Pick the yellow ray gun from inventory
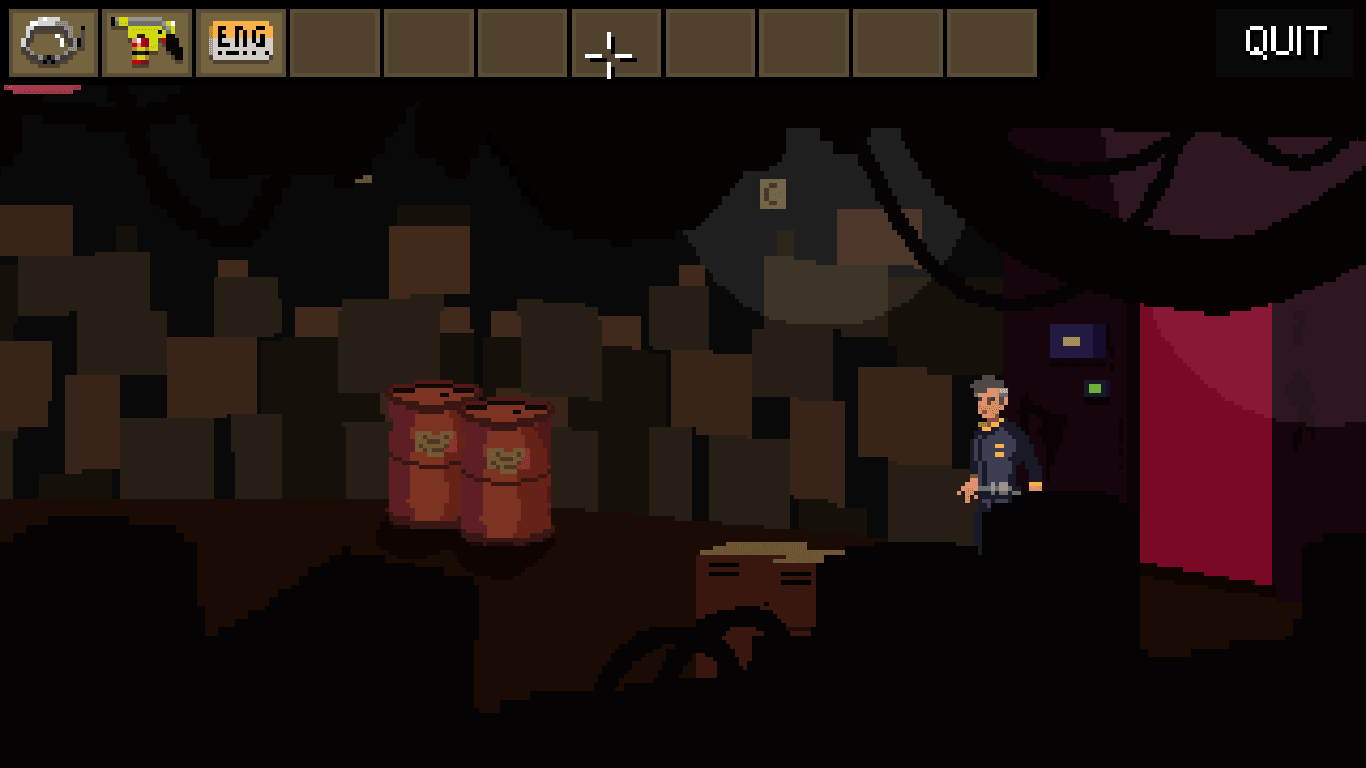 click(x=147, y=43)
